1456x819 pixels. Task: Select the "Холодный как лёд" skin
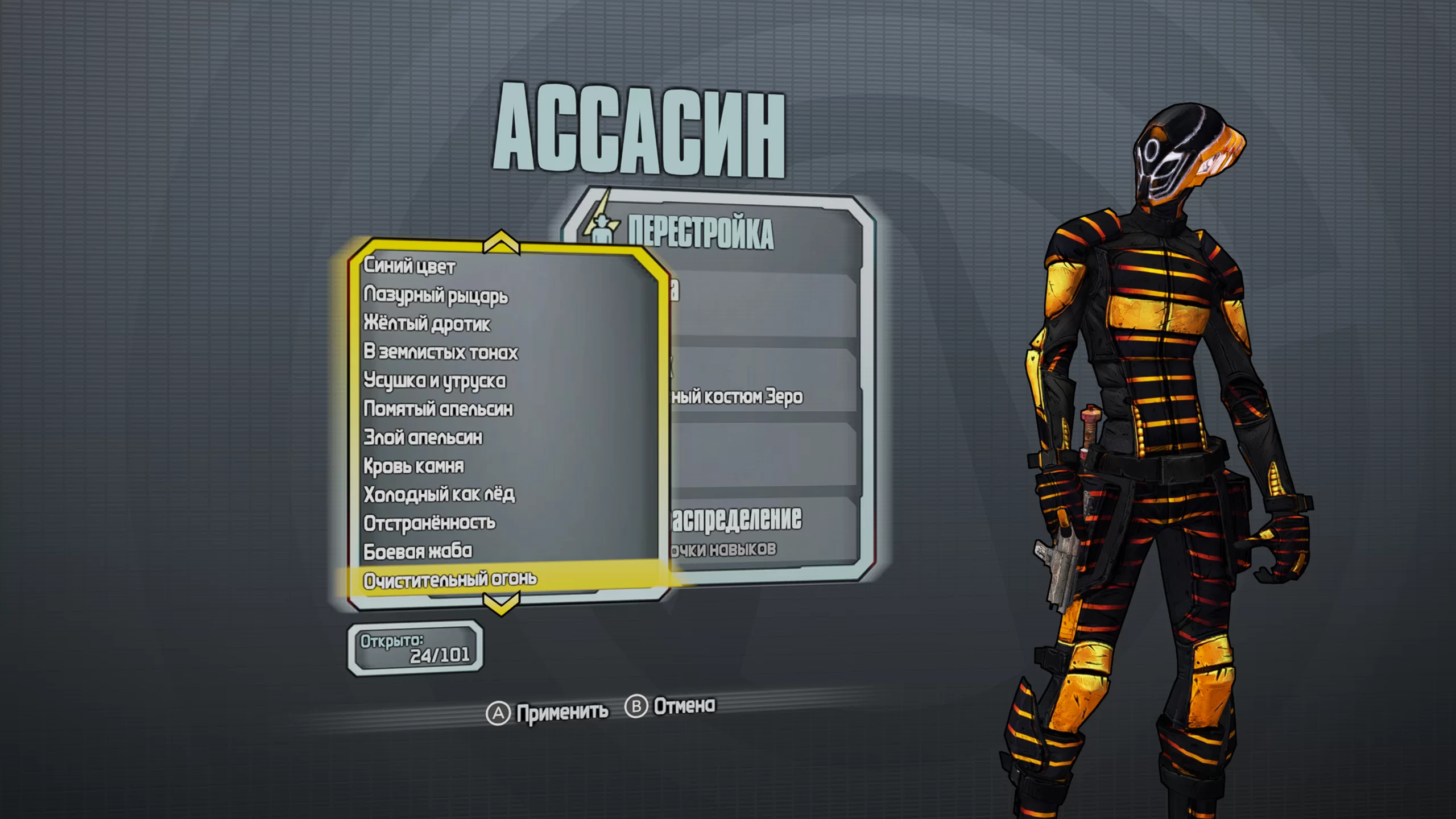[x=439, y=494]
